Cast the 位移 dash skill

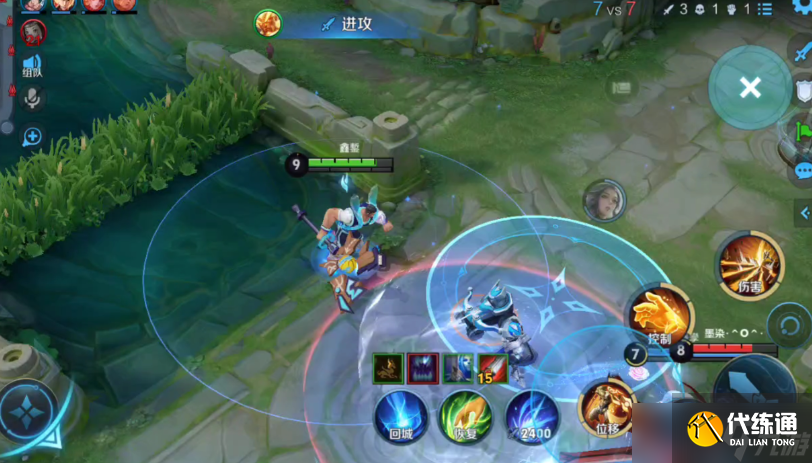point(607,409)
